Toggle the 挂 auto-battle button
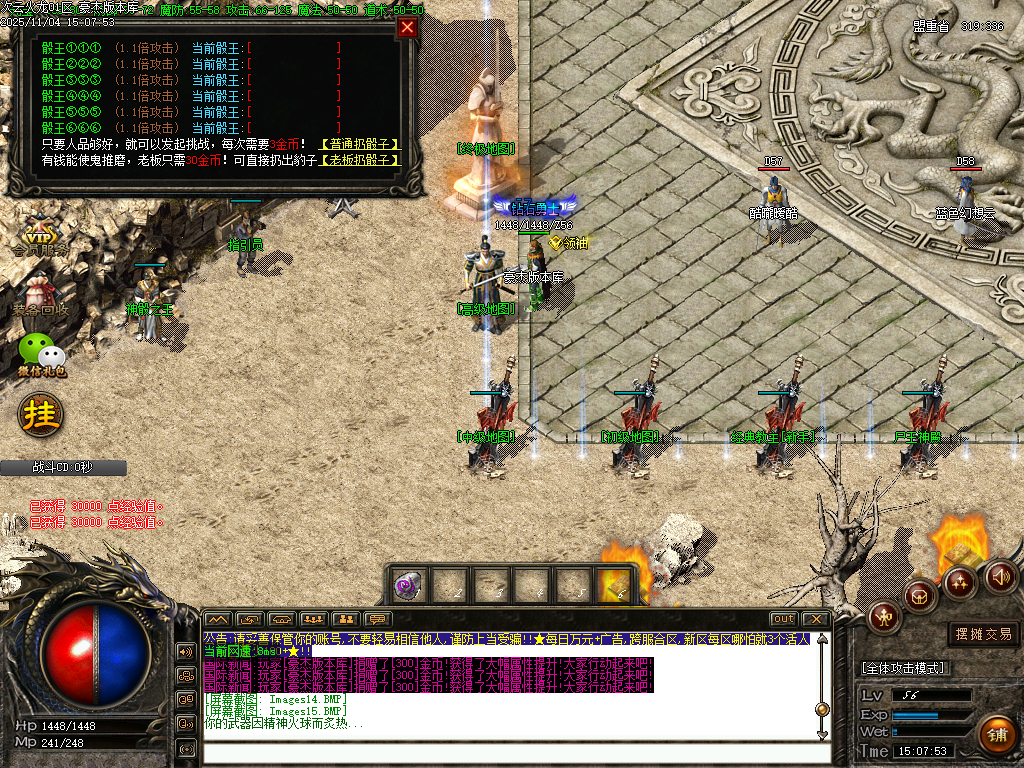Image resolution: width=1024 pixels, height=768 pixels. point(42,412)
